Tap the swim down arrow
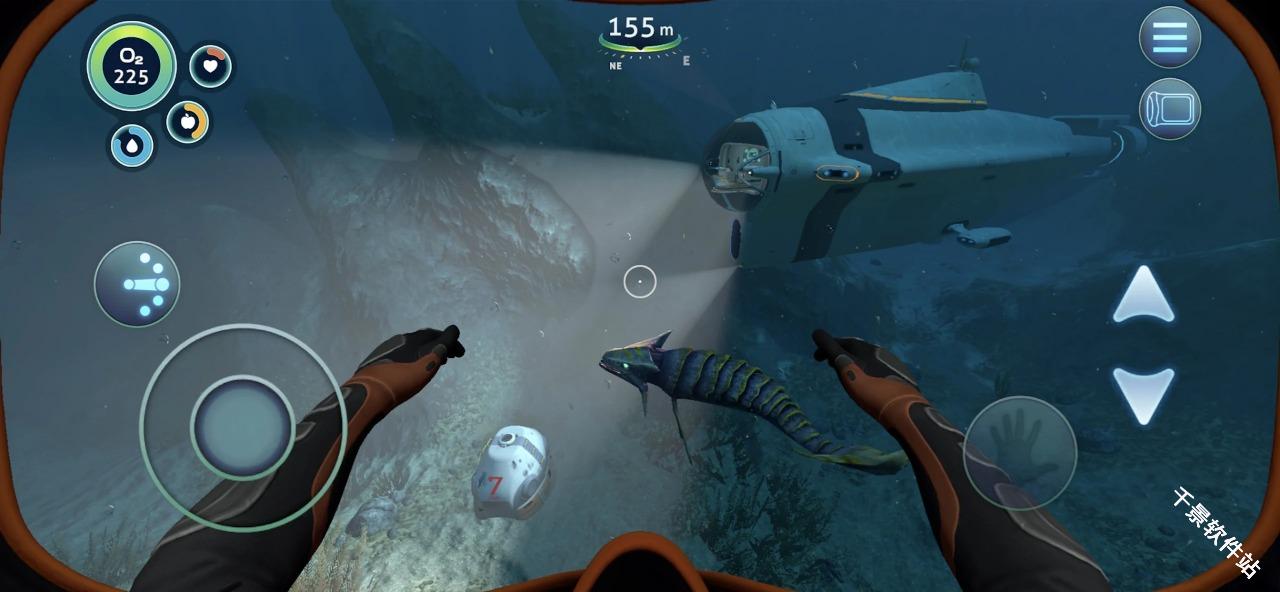Viewport: 1280px width, 592px height. coord(1143,393)
